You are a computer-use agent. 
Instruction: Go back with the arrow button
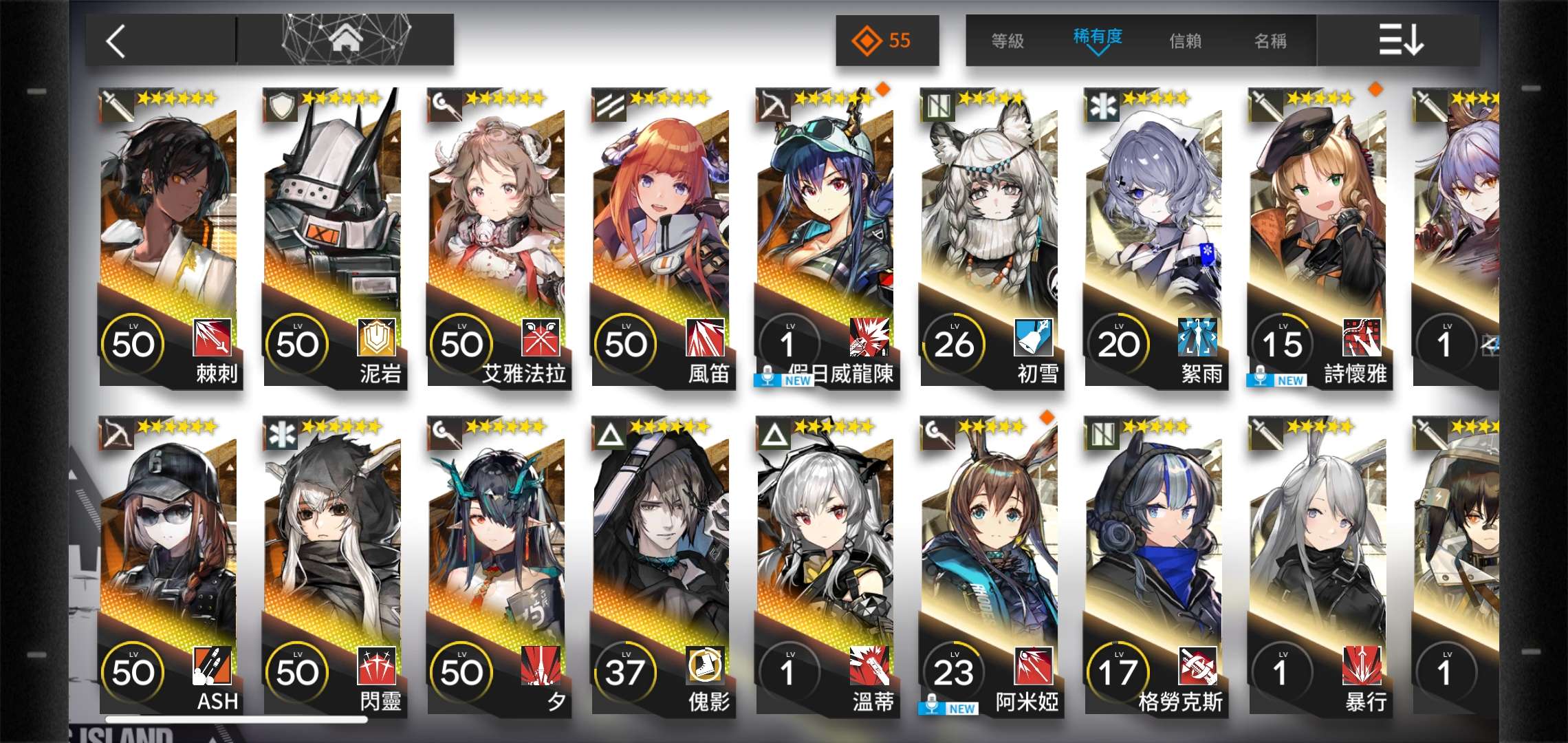coord(117,41)
